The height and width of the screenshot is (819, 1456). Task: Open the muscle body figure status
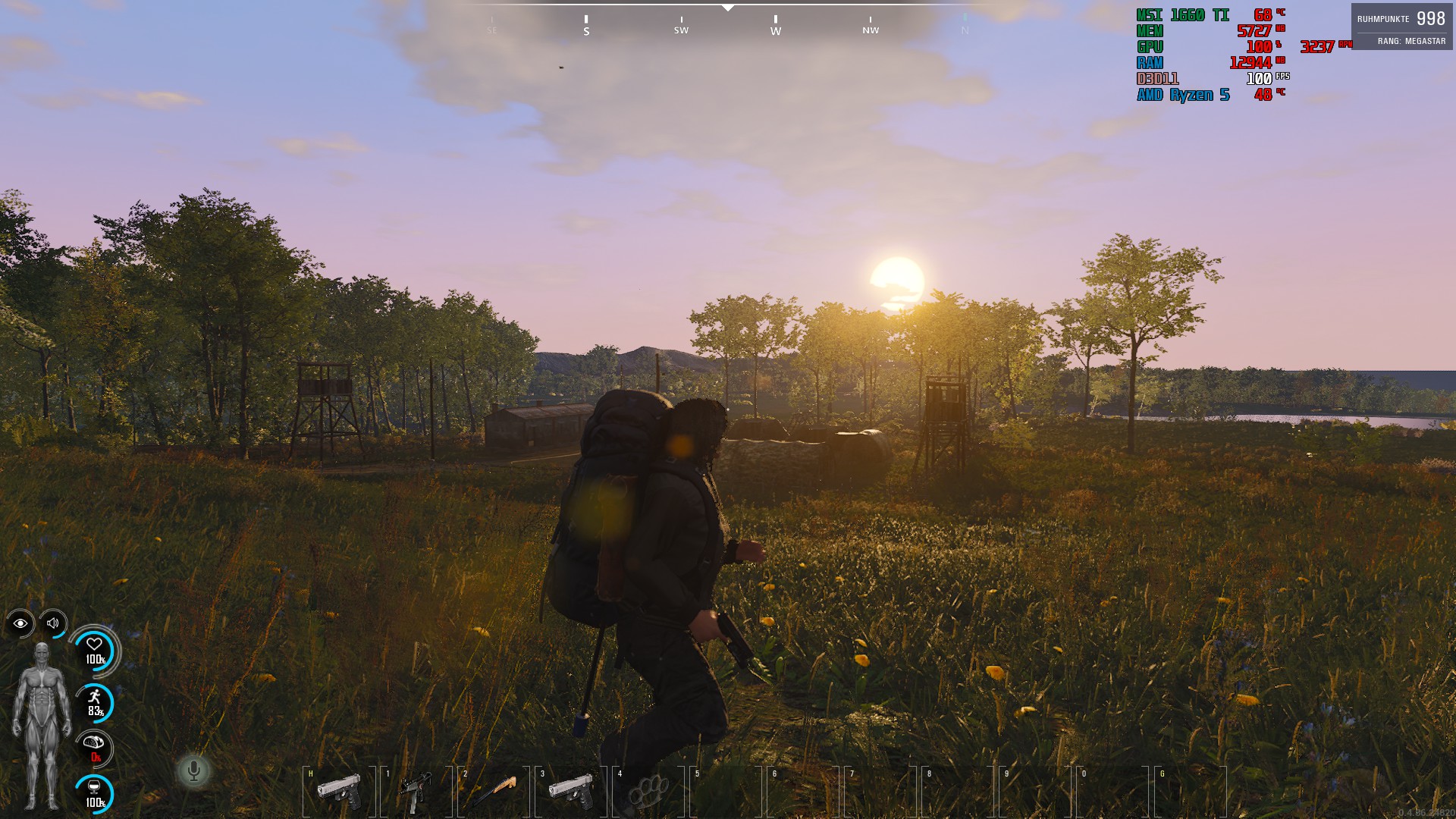[x=41, y=724]
